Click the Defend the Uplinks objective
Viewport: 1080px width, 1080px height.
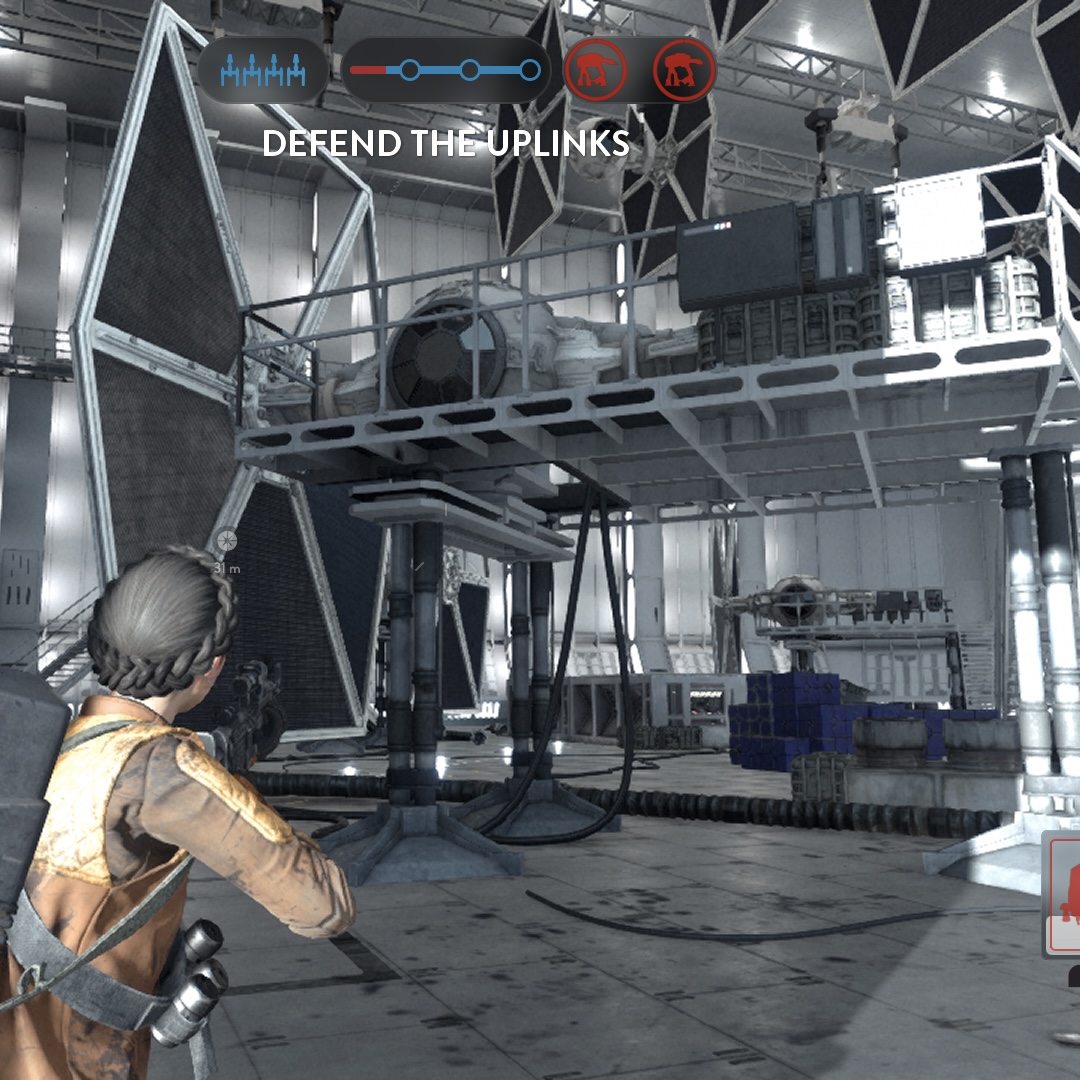pyautogui.click(x=445, y=144)
